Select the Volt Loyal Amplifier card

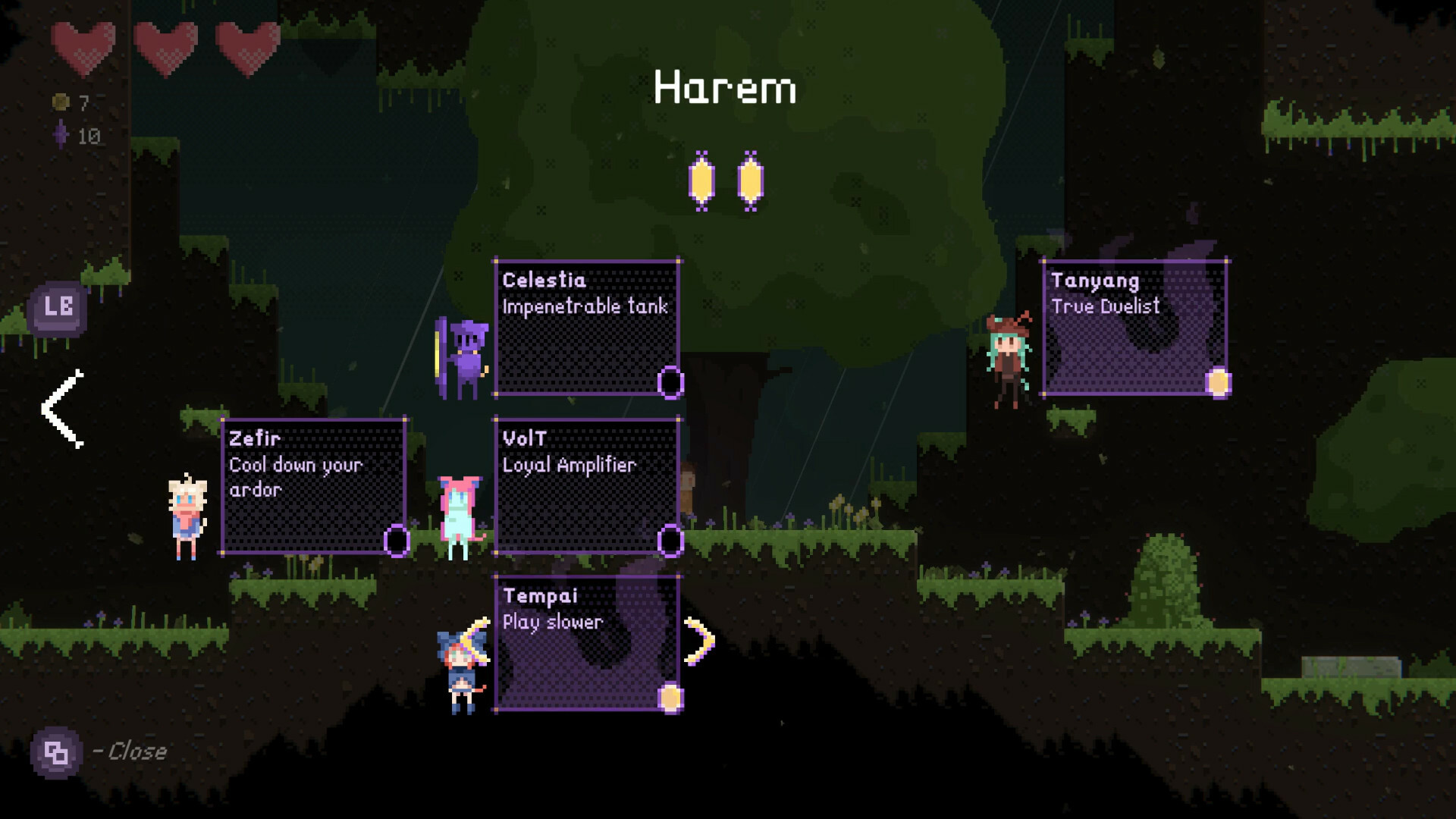pos(586,486)
